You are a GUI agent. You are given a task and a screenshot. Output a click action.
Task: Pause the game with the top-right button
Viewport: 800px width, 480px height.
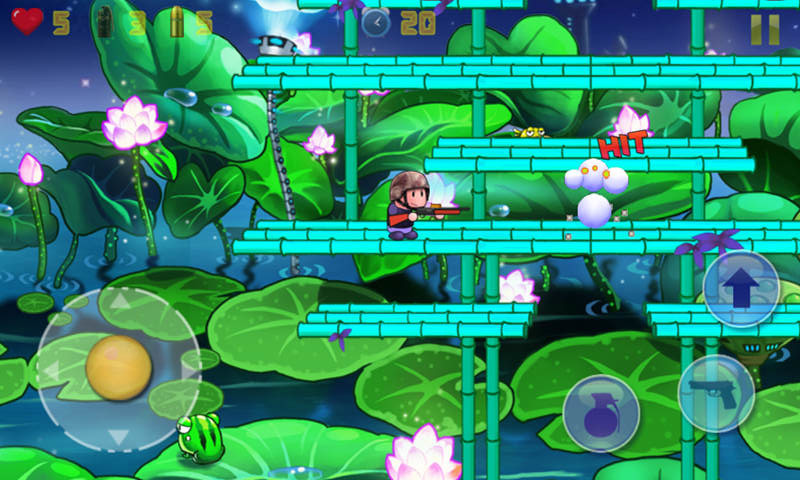click(764, 29)
